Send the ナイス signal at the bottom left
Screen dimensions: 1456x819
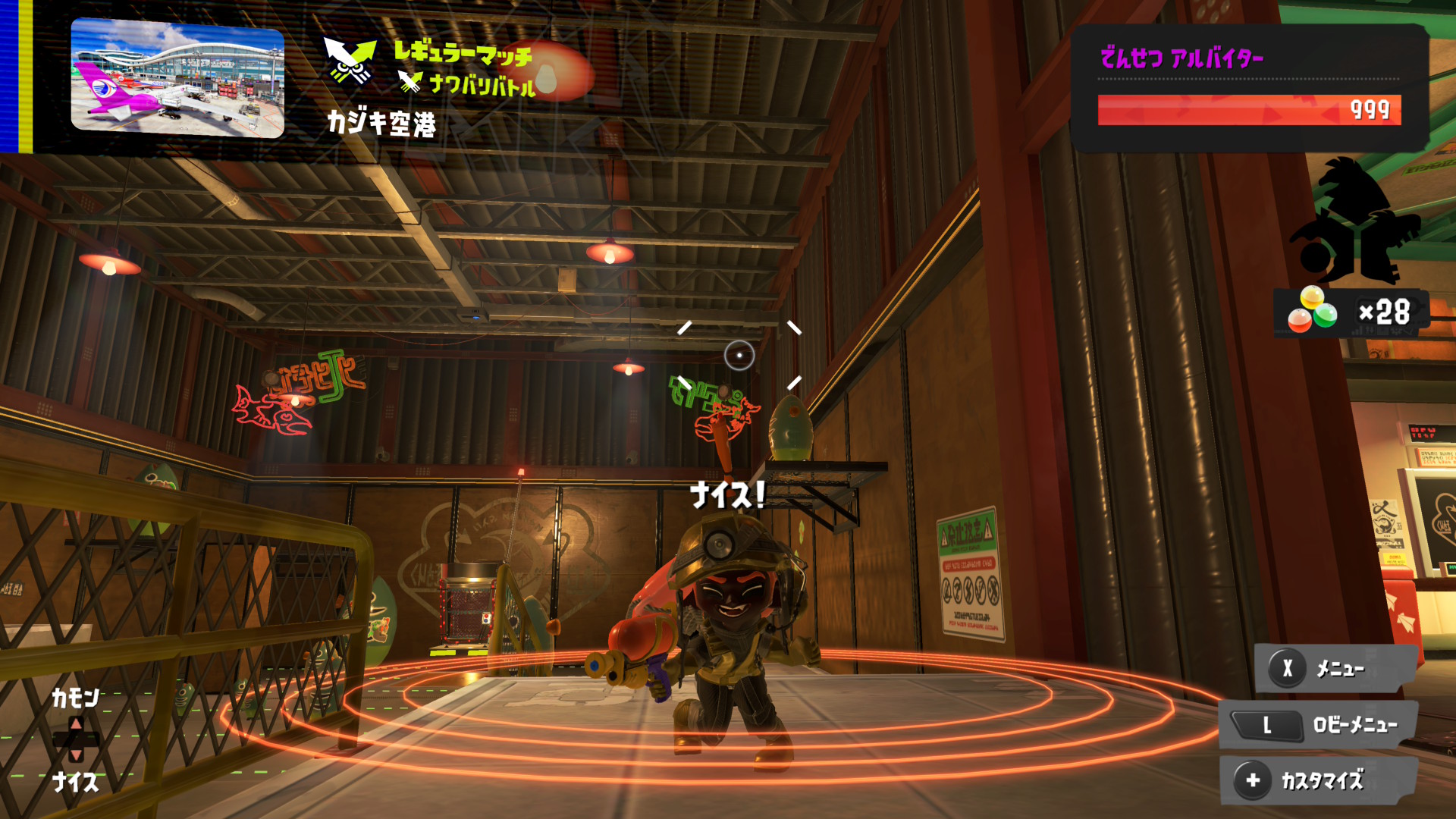(x=75, y=781)
